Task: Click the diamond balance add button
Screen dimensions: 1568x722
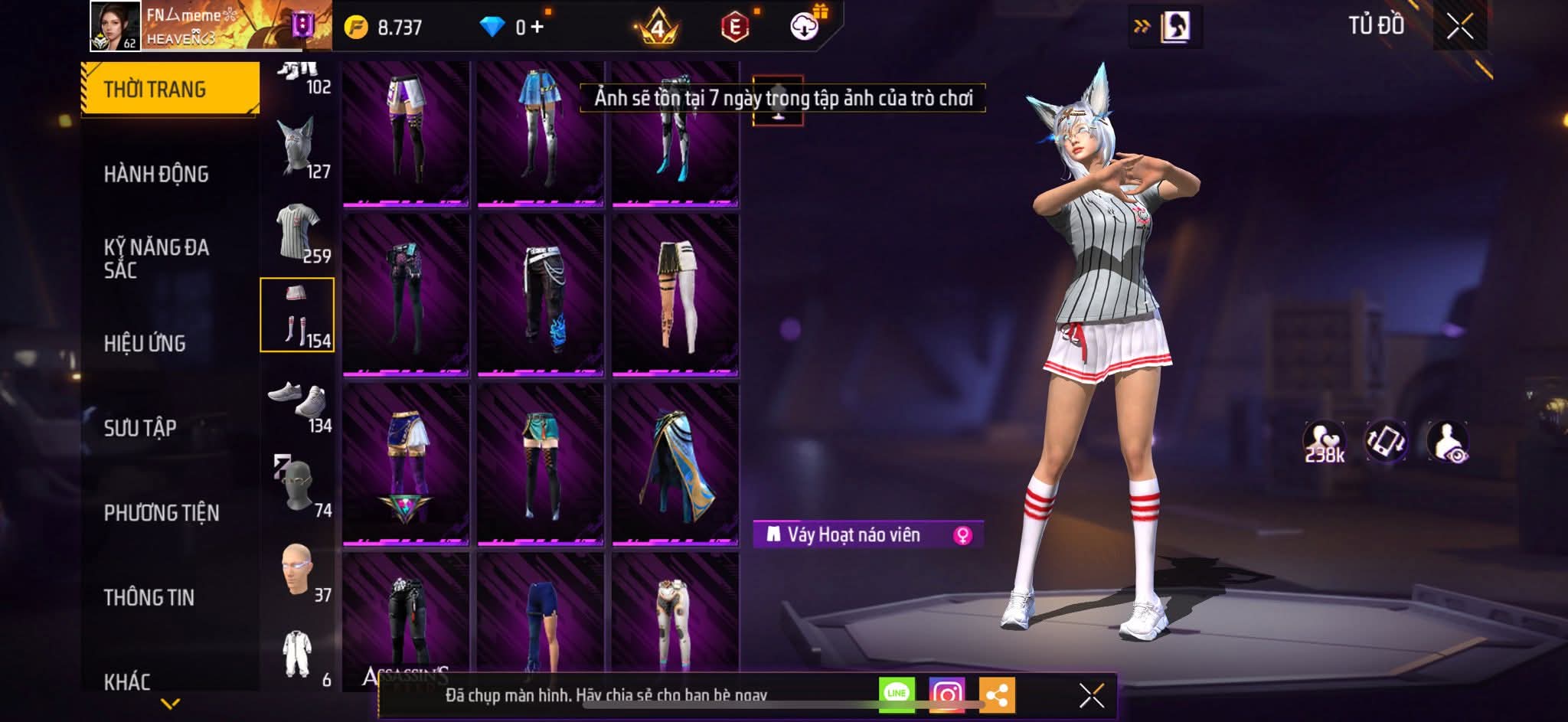Action: 537,28
